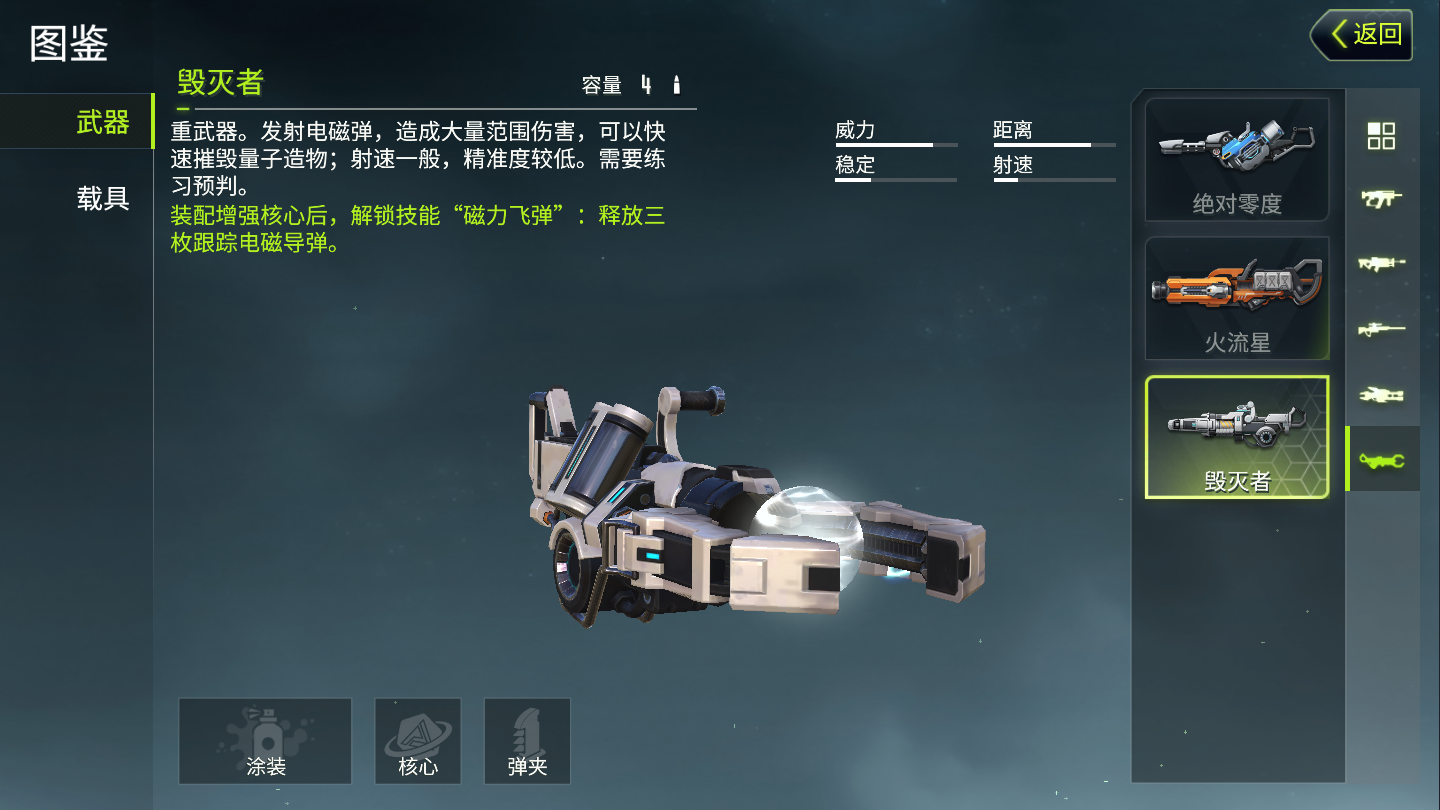Image resolution: width=1440 pixels, height=810 pixels.
Task: Open the 核心 core option
Action: pos(418,741)
